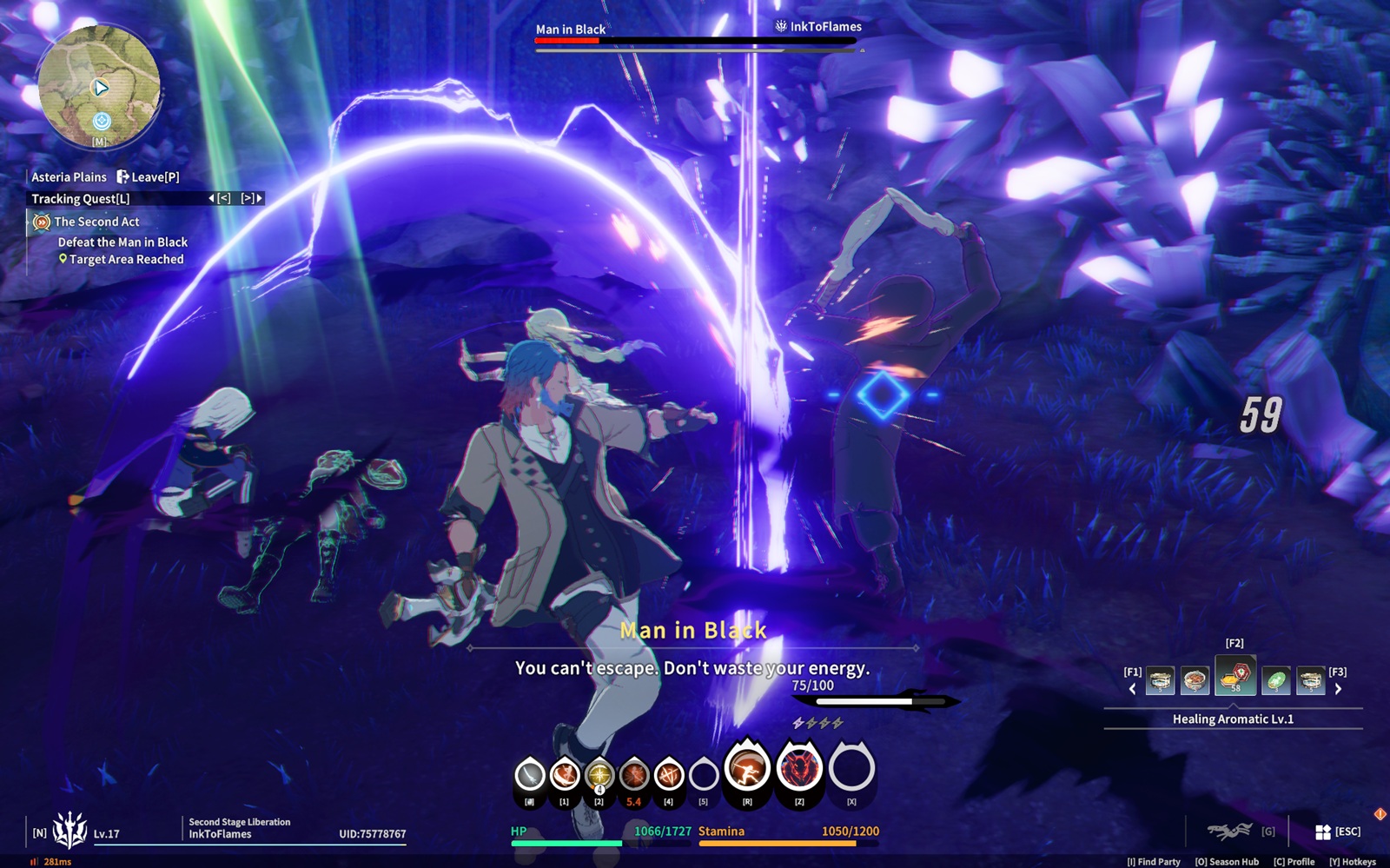1390x868 pixels.
Task: Leave the Asteria Plains area
Action: coord(149,177)
